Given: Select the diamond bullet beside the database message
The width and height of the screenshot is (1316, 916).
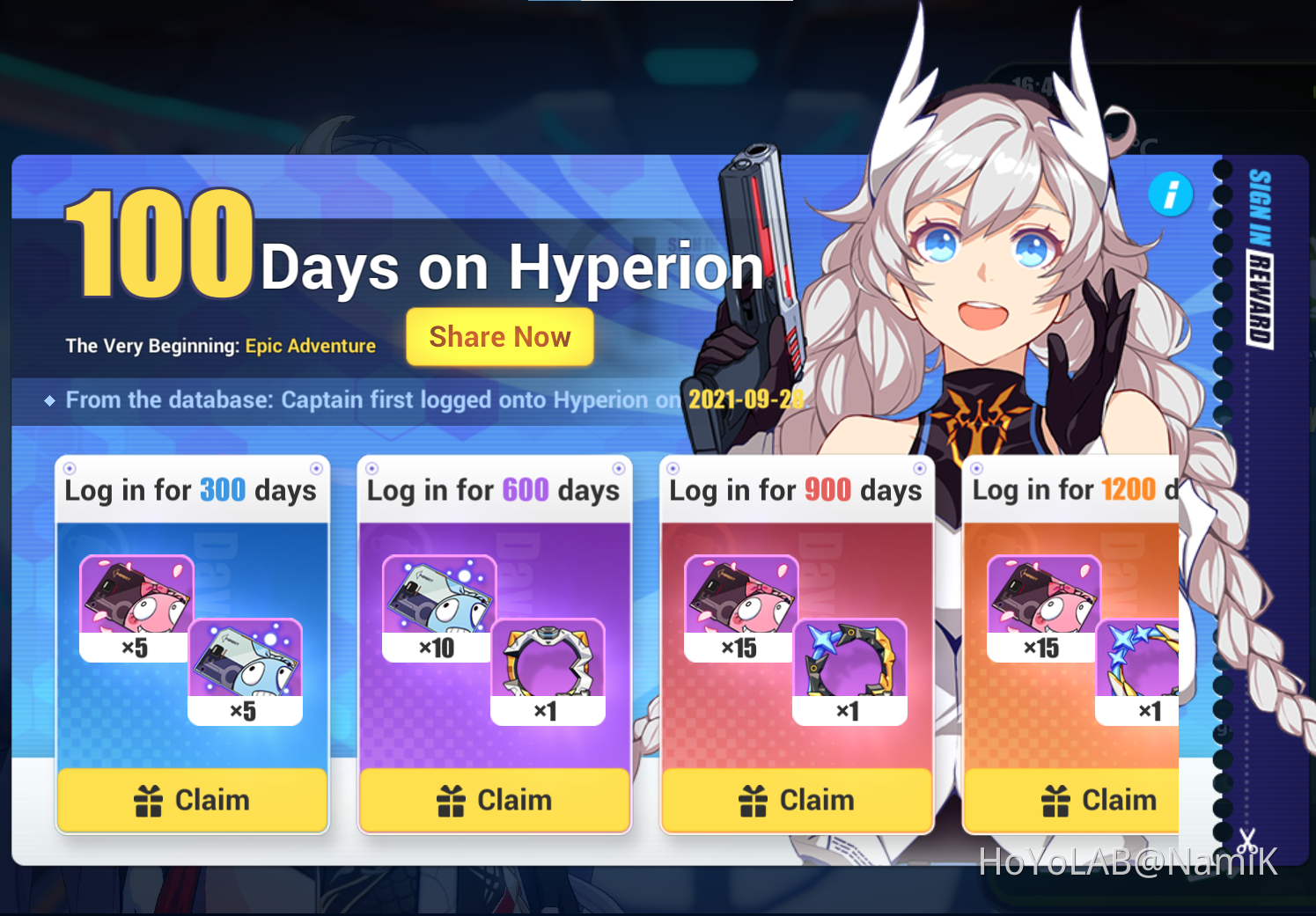Looking at the screenshot, I should click(x=49, y=400).
